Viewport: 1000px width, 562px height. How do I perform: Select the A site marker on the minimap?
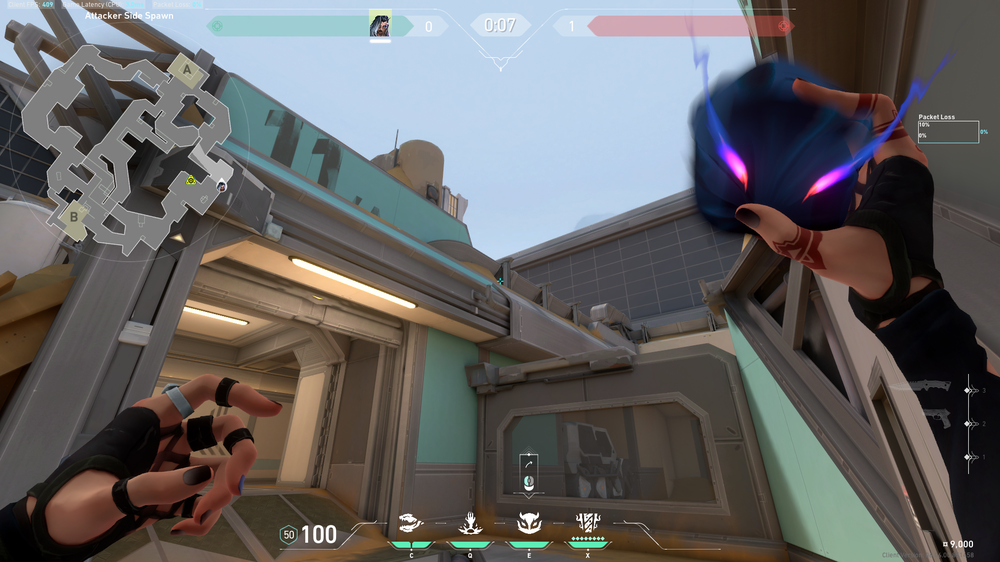coord(182,69)
